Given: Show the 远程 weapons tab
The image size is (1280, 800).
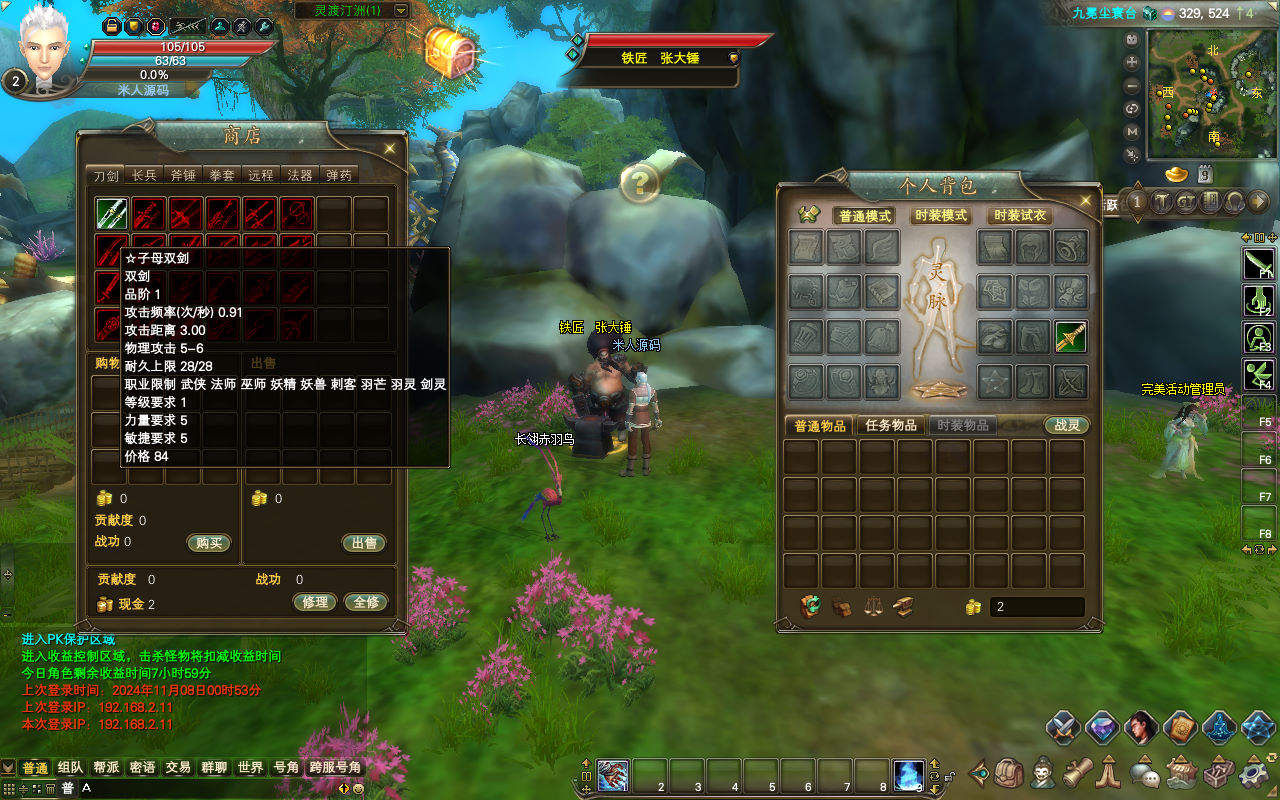Looking at the screenshot, I should (x=261, y=175).
